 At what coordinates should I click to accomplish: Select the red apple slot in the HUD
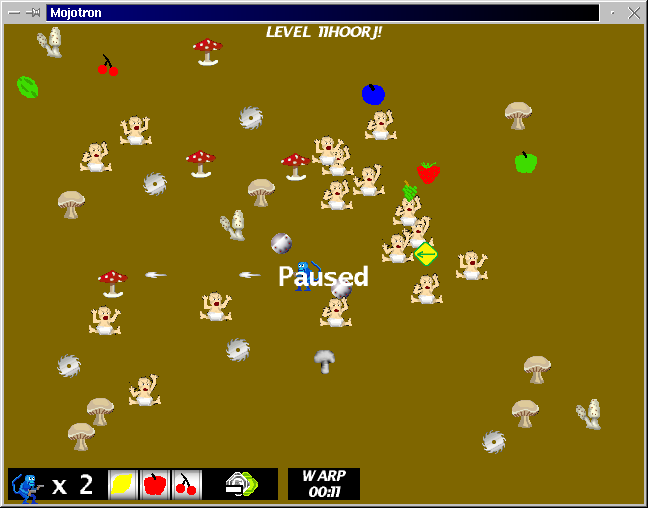pyautogui.click(x=154, y=485)
